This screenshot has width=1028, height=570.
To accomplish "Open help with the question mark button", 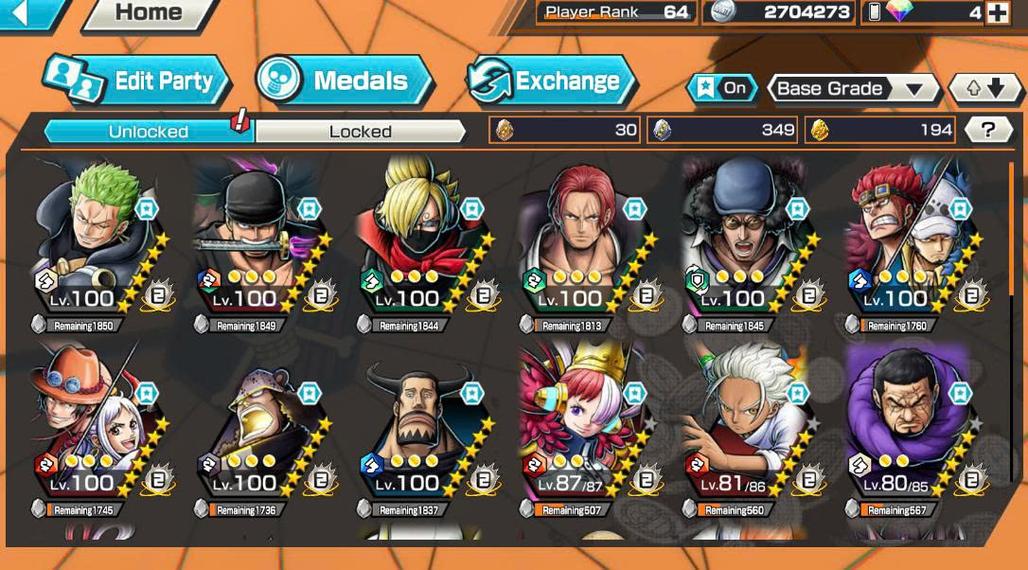I will click(x=988, y=129).
